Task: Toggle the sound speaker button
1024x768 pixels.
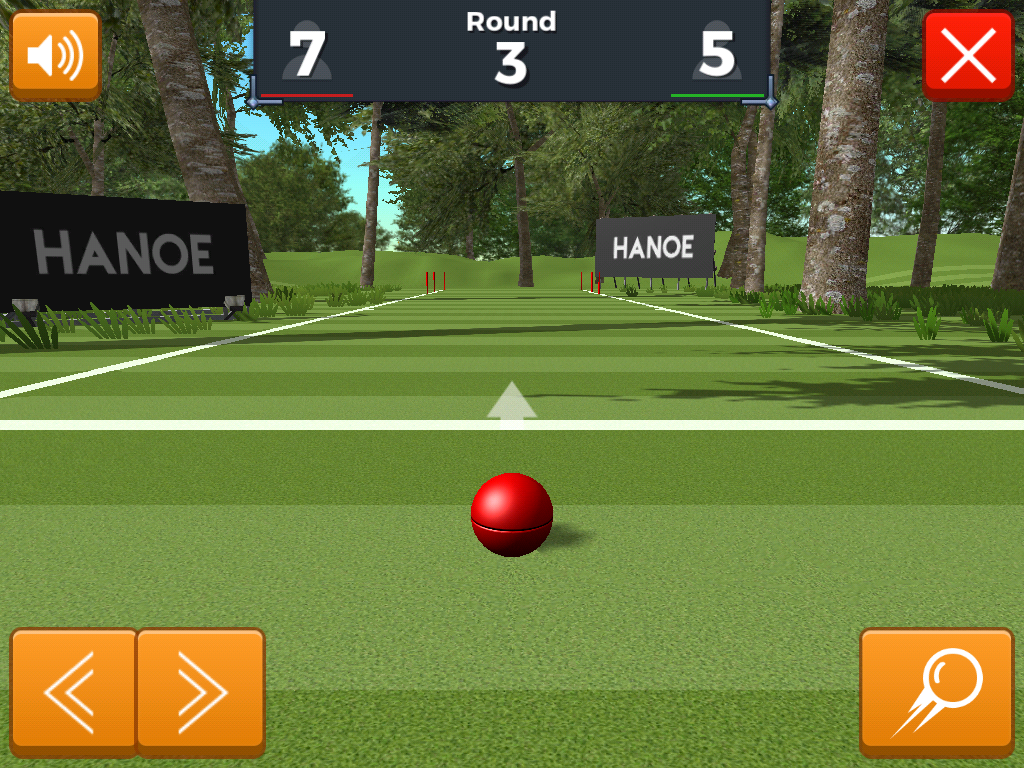Action: [x=55, y=55]
